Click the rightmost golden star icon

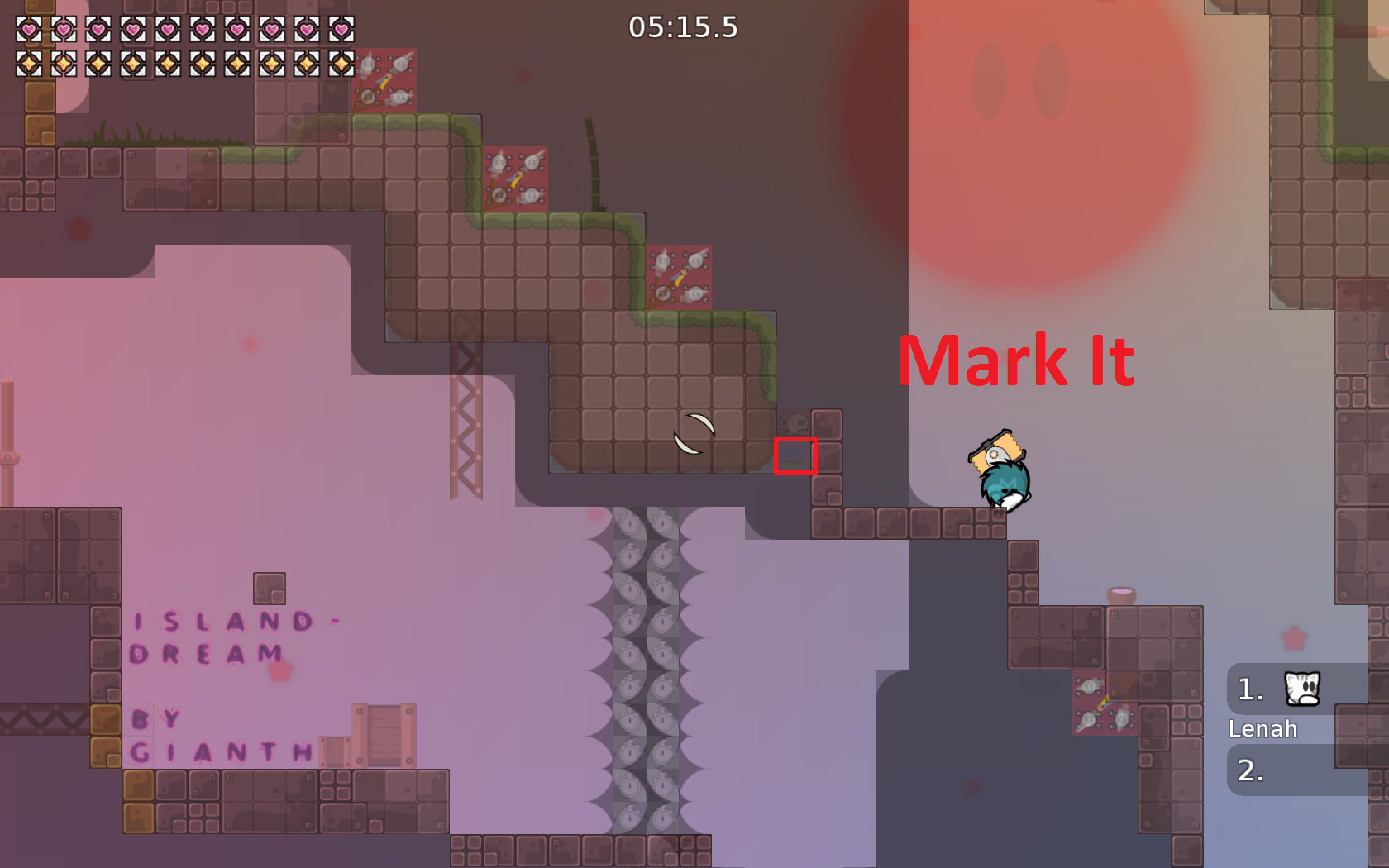coord(340,64)
